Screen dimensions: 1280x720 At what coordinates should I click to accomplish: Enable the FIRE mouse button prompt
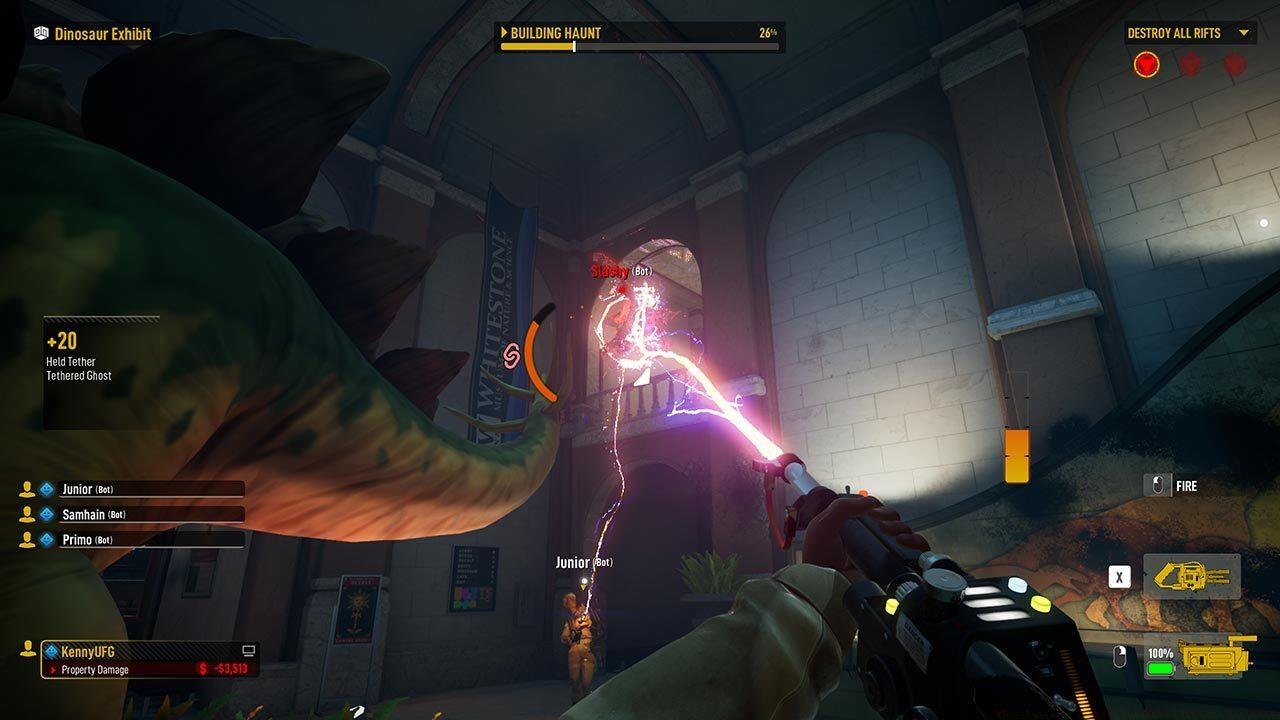[x=1157, y=486]
